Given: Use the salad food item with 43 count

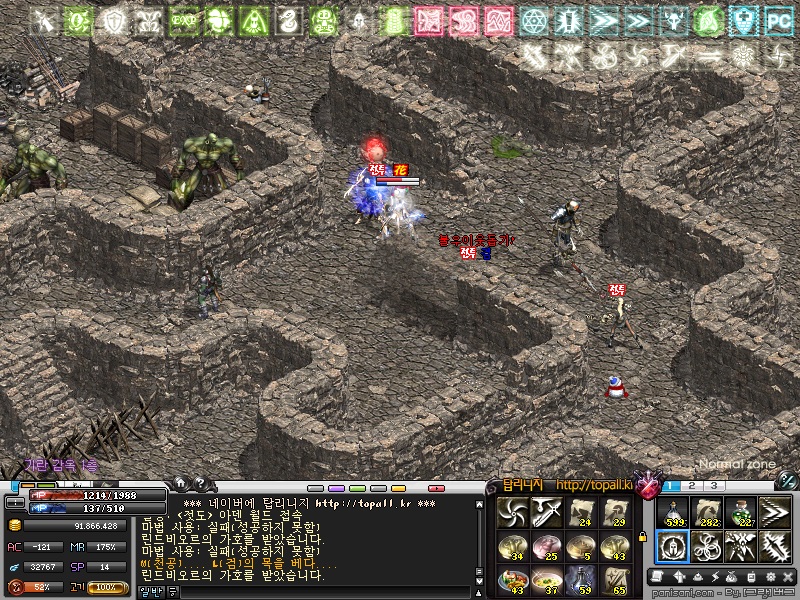Looking at the screenshot, I should (x=513, y=579).
